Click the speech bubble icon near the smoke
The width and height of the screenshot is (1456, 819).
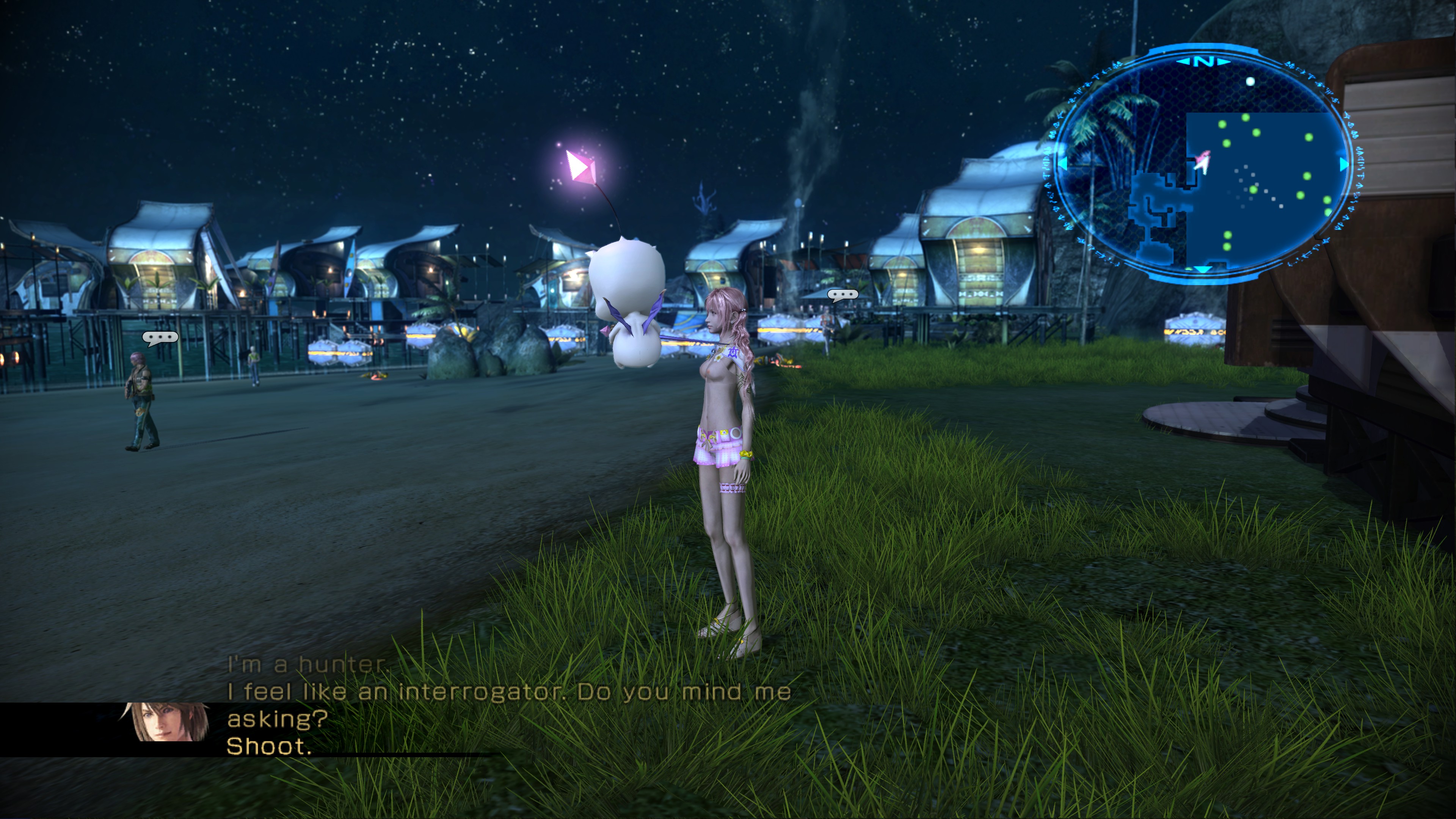tap(842, 295)
